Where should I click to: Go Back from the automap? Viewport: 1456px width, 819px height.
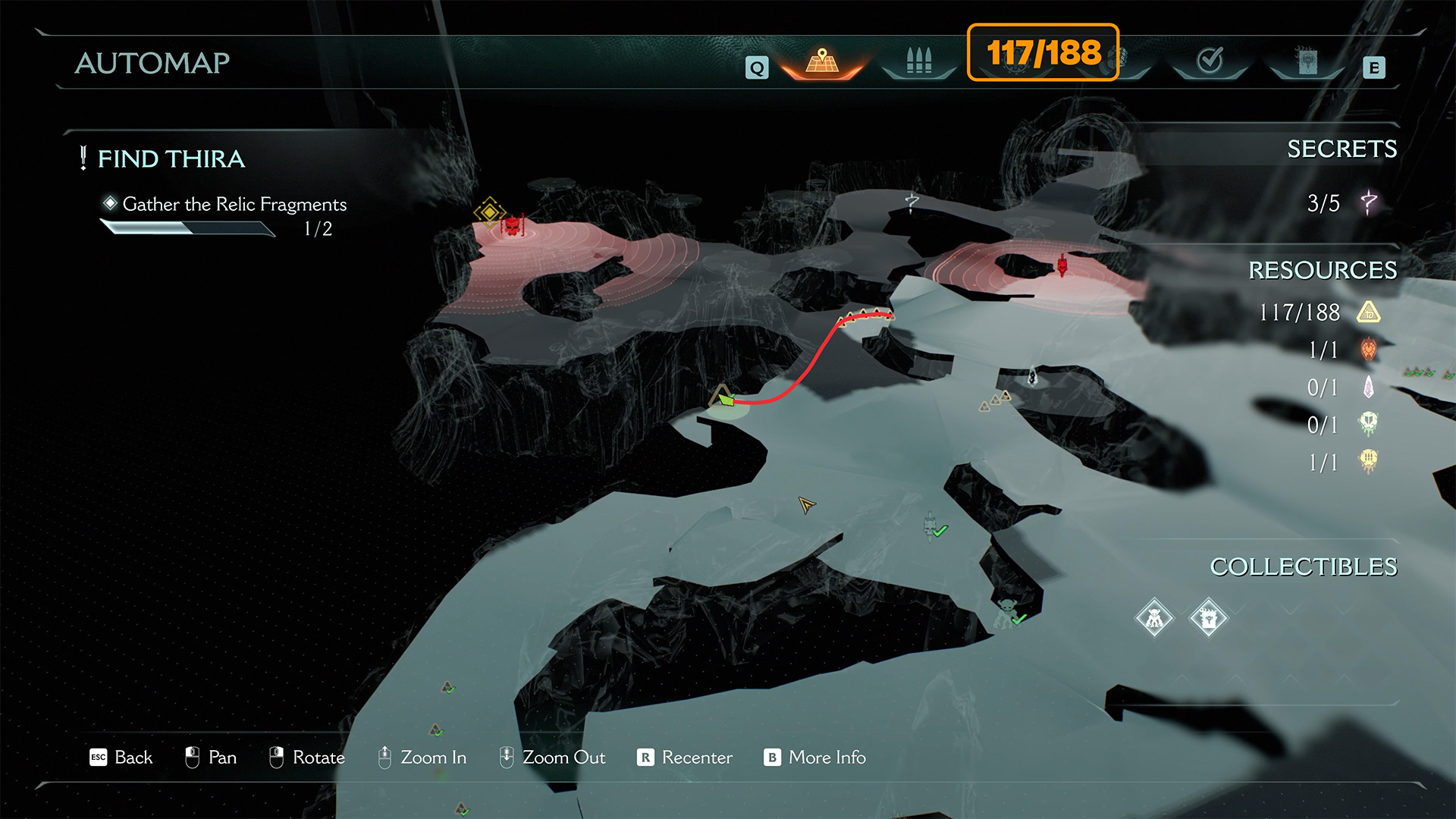[121, 758]
